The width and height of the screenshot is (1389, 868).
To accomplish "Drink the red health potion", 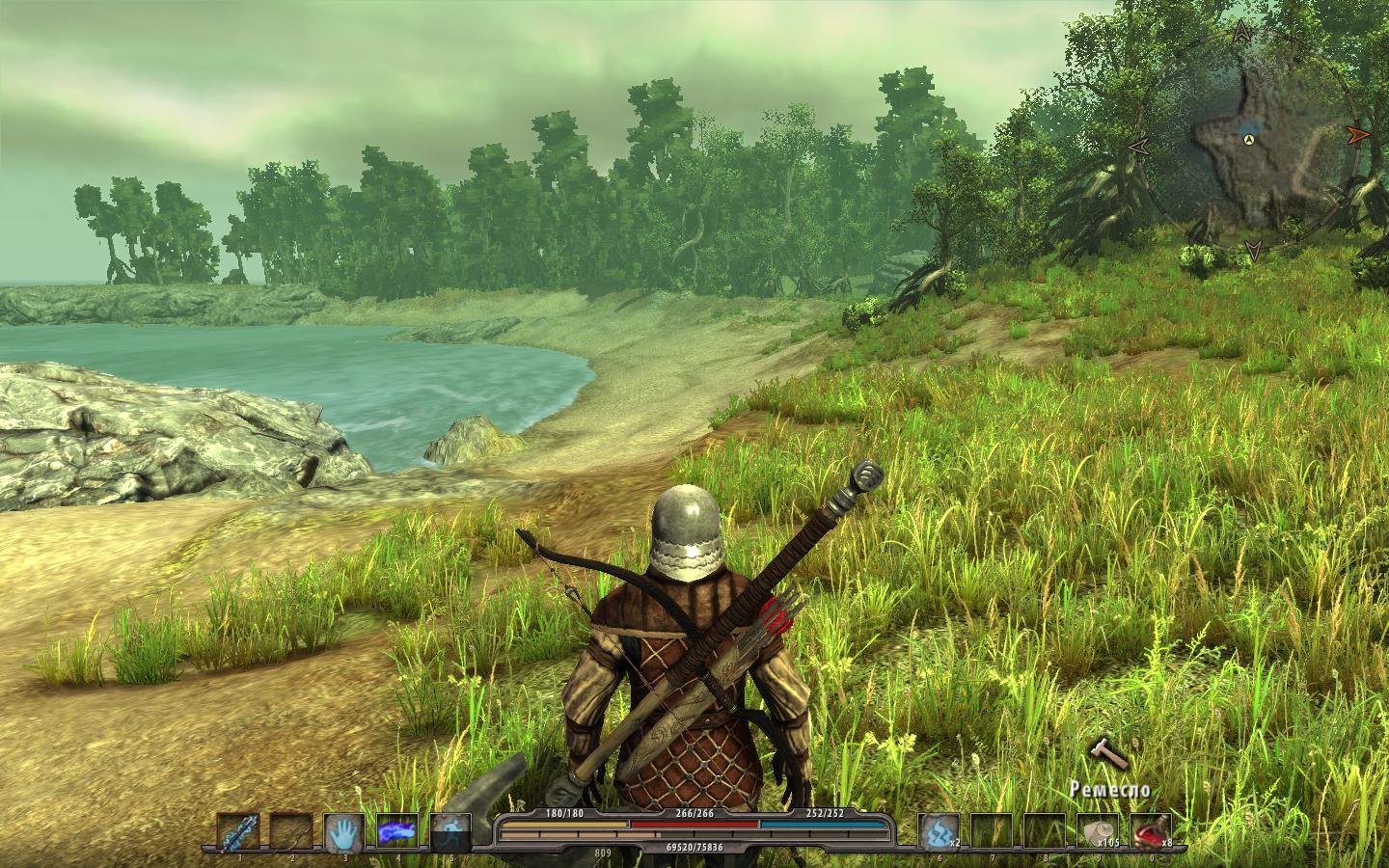I will pyautogui.click(x=1150, y=830).
